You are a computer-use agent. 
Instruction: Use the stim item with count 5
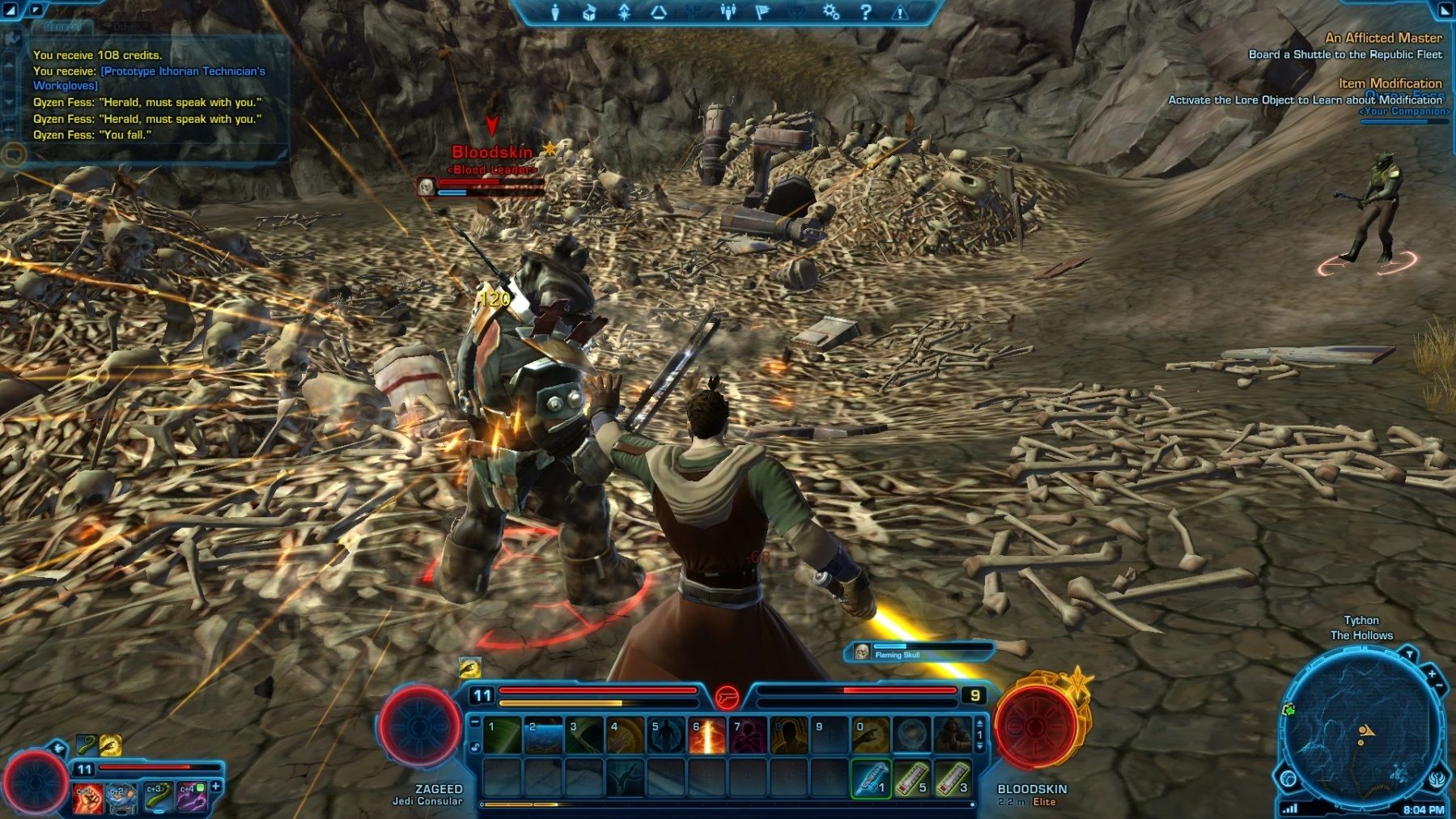click(912, 779)
